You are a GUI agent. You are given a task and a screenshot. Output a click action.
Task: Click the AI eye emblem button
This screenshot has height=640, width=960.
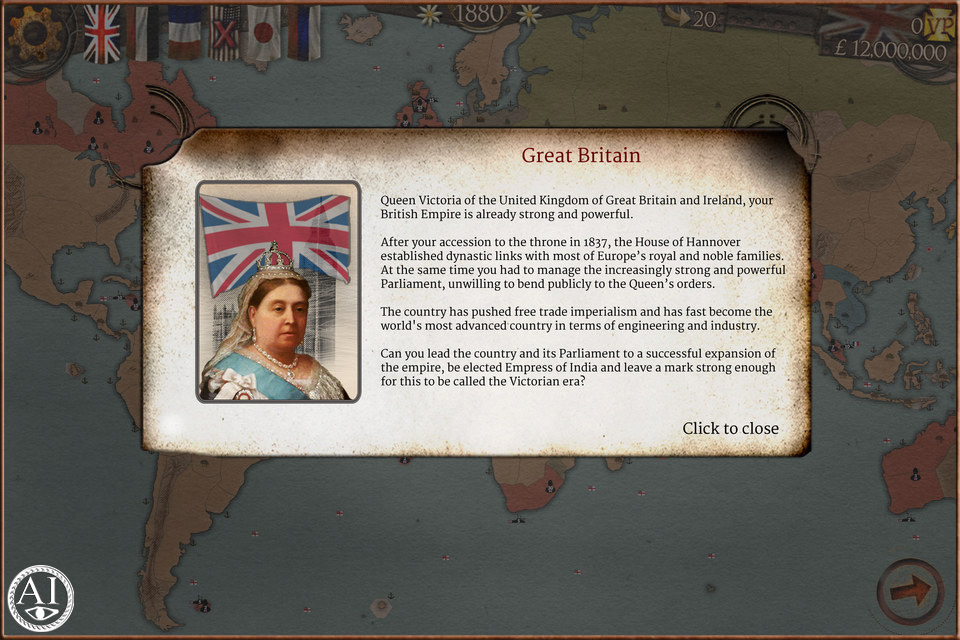click(40, 598)
